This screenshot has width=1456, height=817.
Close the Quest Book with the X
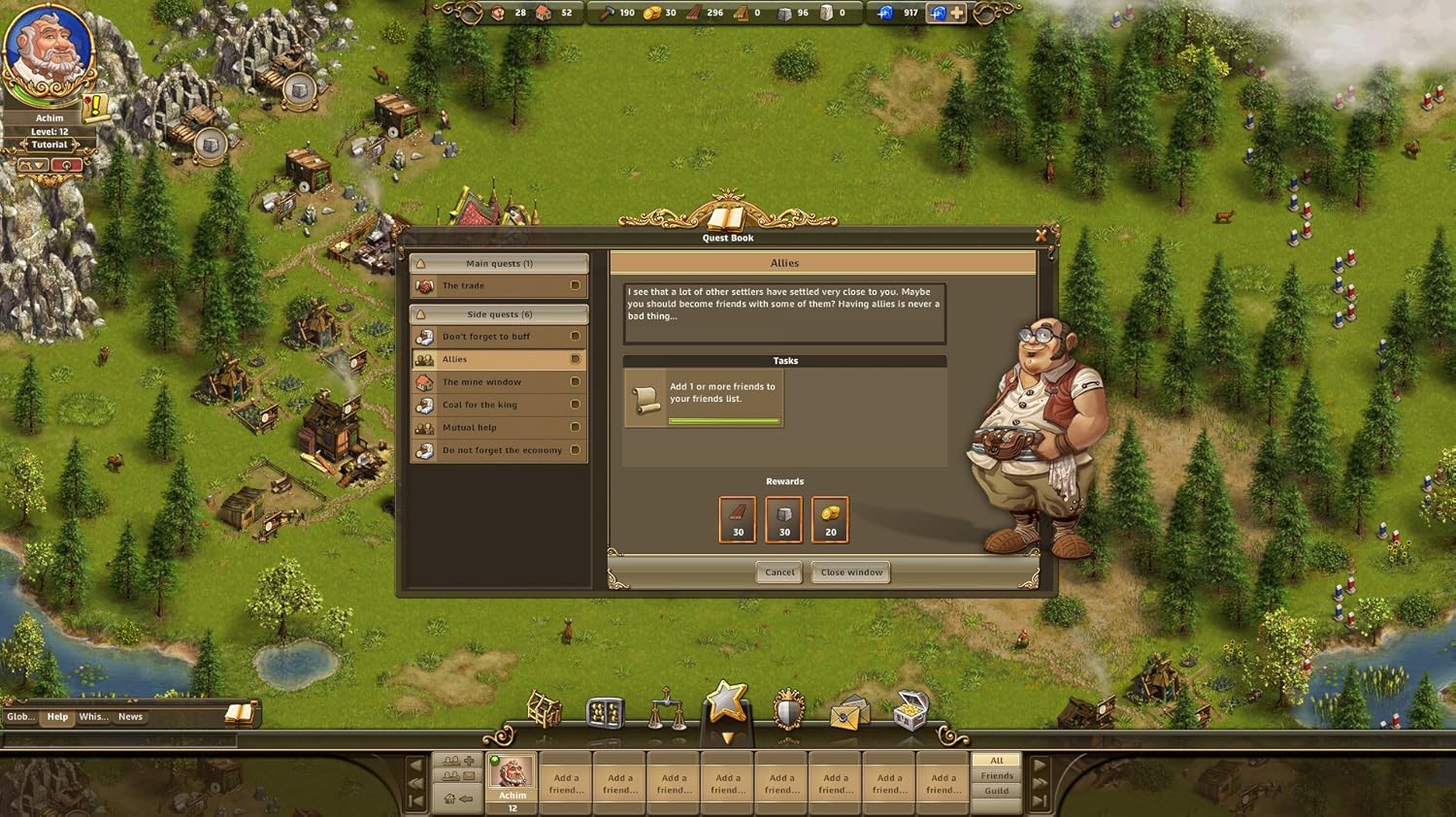(1042, 235)
